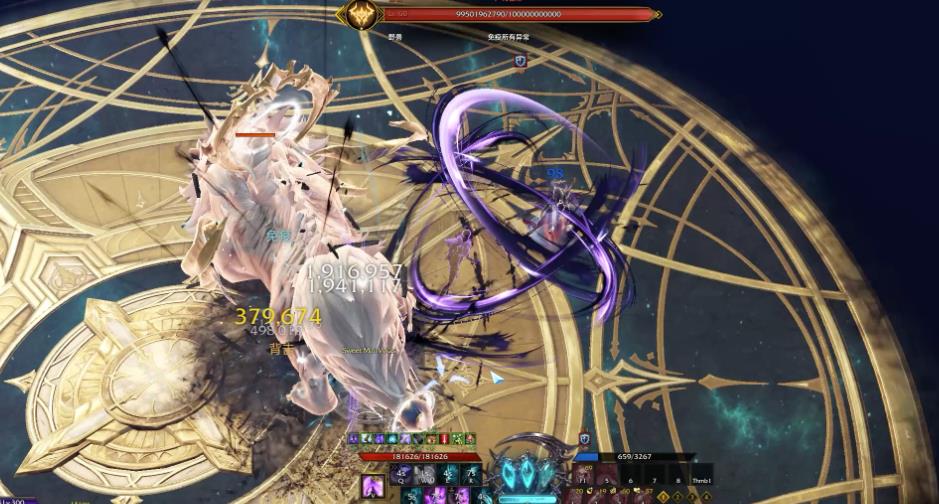Inspect the shield icon above the mana bar
The image size is (939, 504).
585,439
